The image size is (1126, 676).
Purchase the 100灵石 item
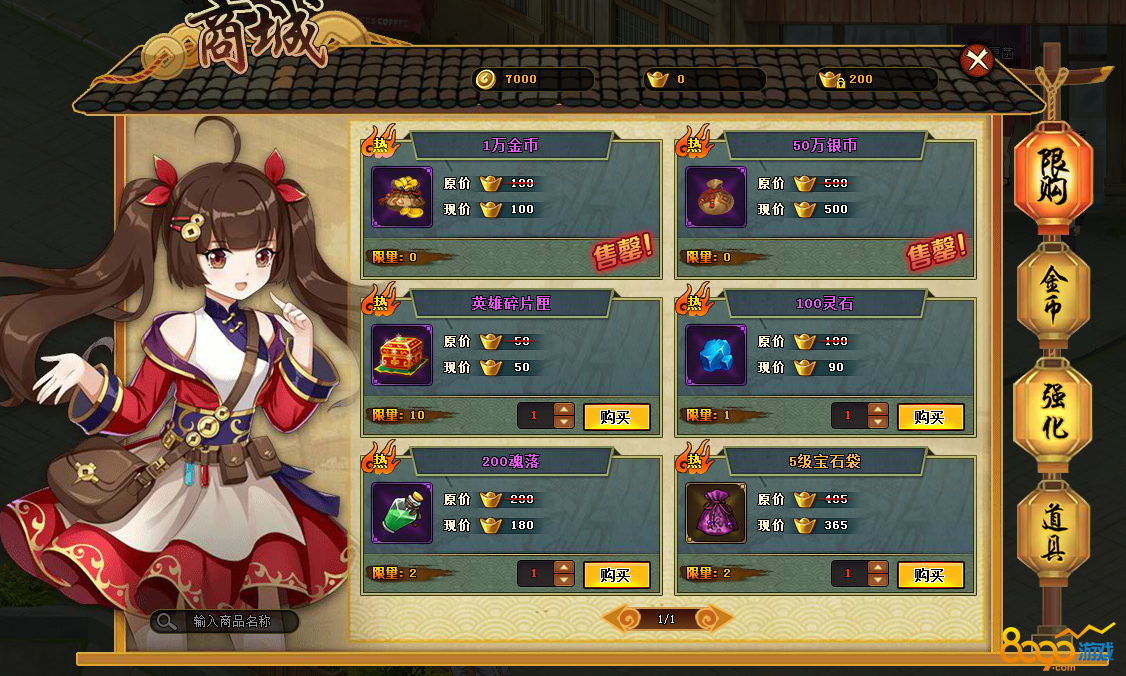pyautogui.click(x=930, y=417)
